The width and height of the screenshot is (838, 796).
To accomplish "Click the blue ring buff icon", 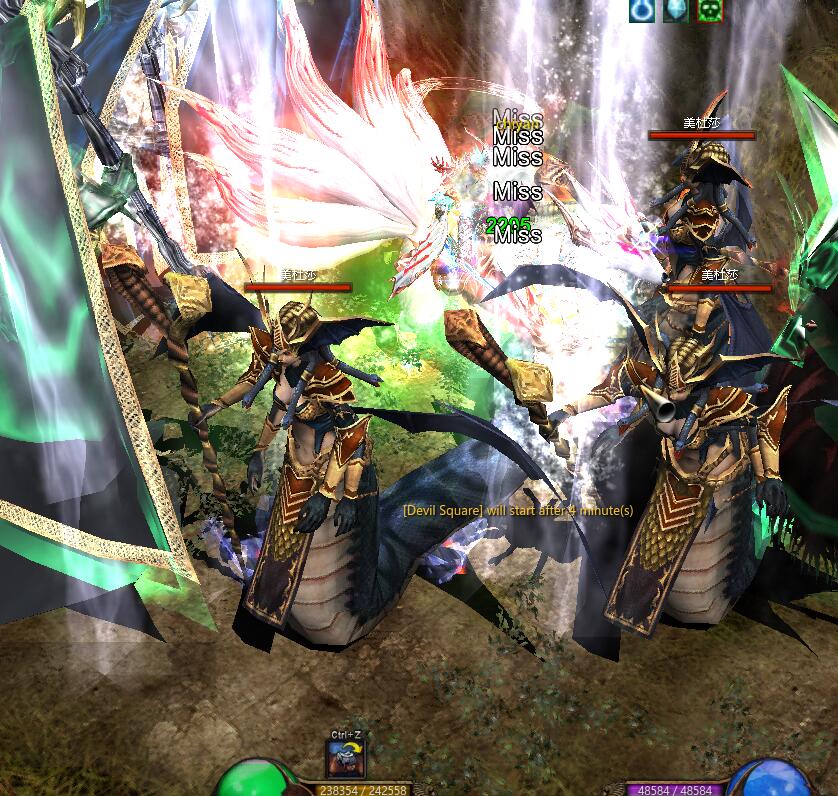I will tap(641, 10).
